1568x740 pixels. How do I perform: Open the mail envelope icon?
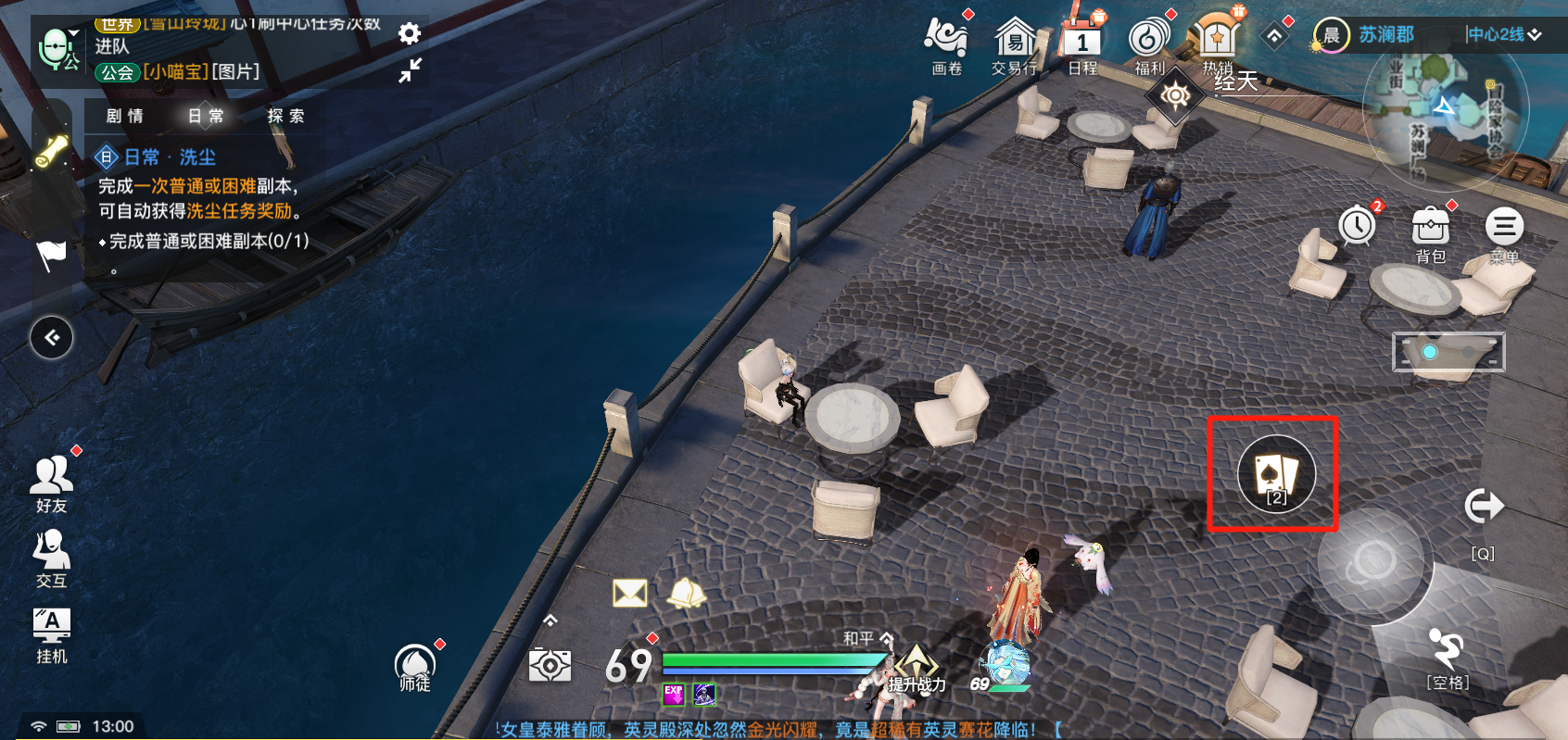pyautogui.click(x=630, y=593)
